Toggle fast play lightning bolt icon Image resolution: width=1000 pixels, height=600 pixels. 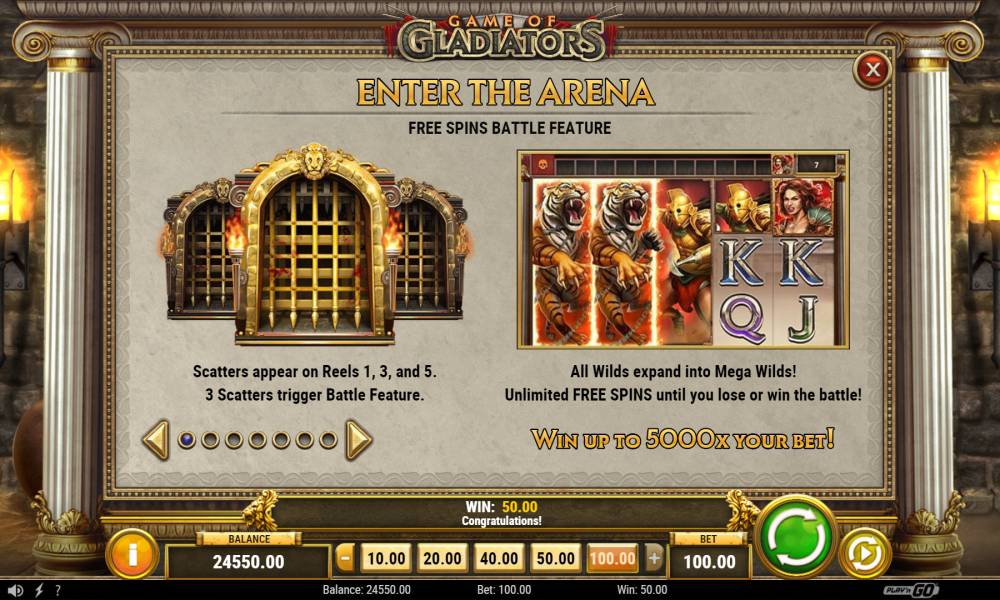(x=39, y=590)
